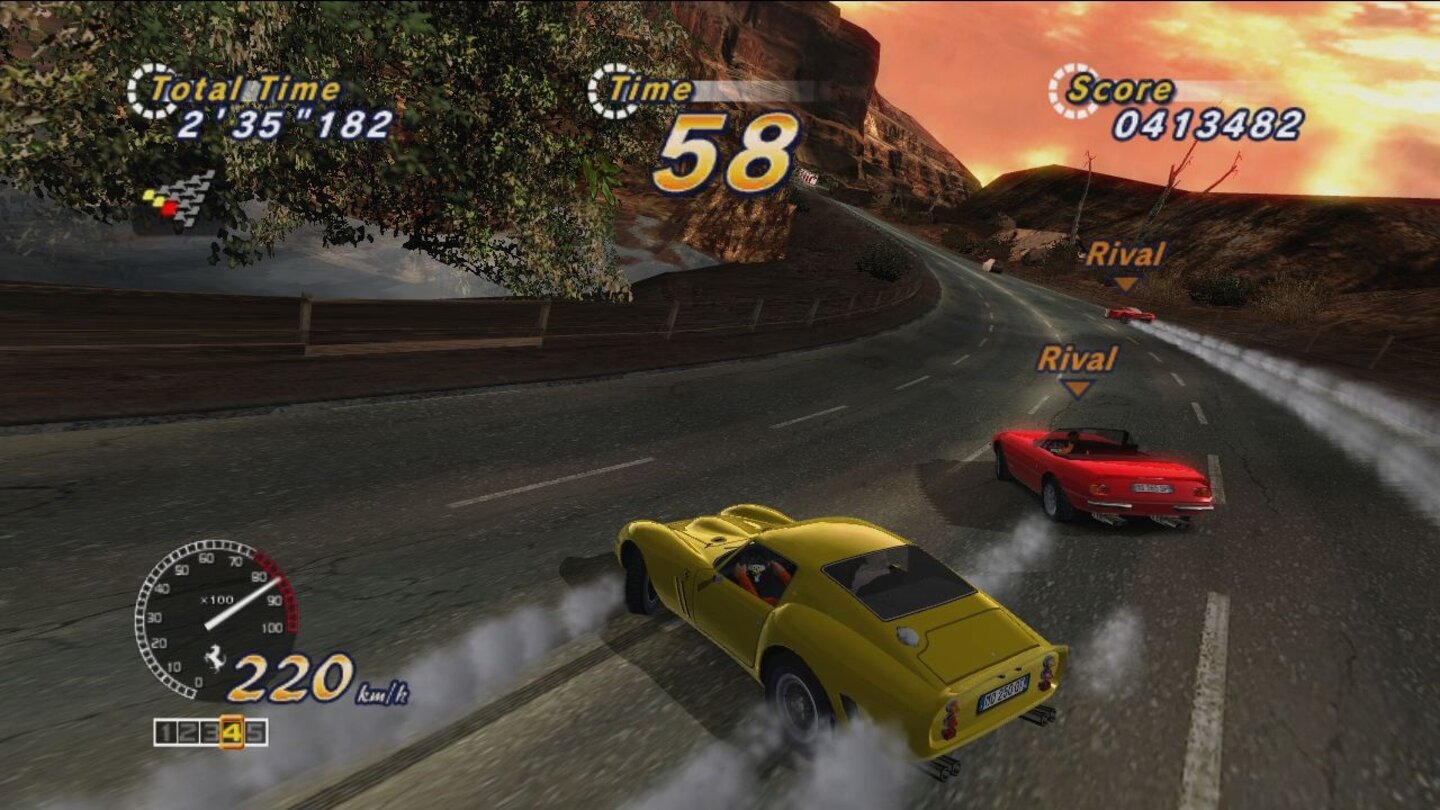Select gear 1 in the gear indicator
This screenshot has height=810, width=1440.
(x=164, y=731)
